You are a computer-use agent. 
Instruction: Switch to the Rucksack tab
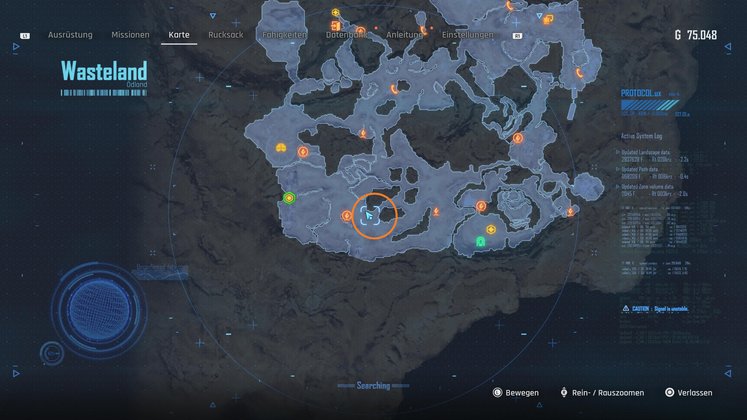(x=225, y=35)
